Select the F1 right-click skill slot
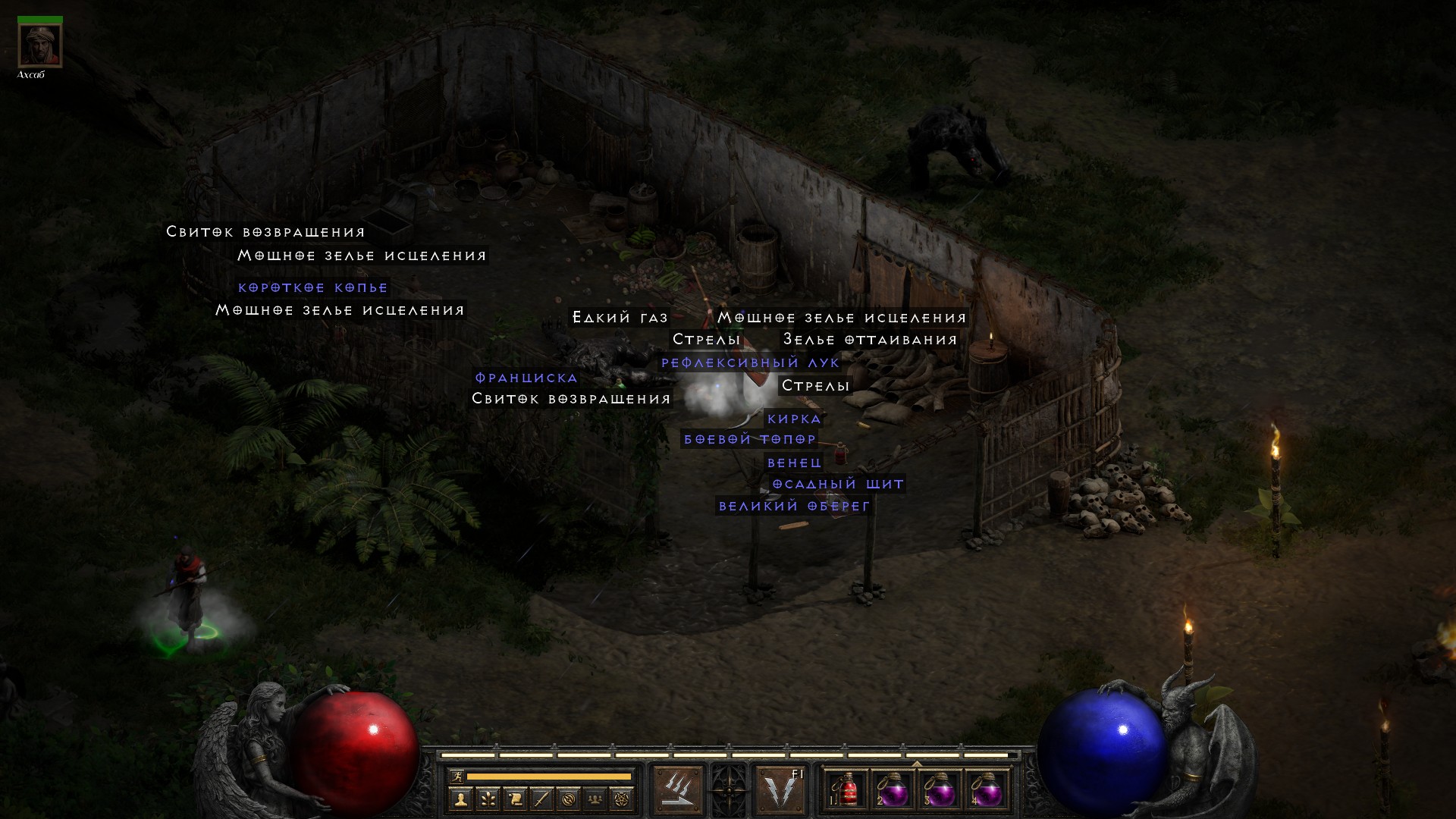Image resolution: width=1456 pixels, height=819 pixels. (781, 789)
